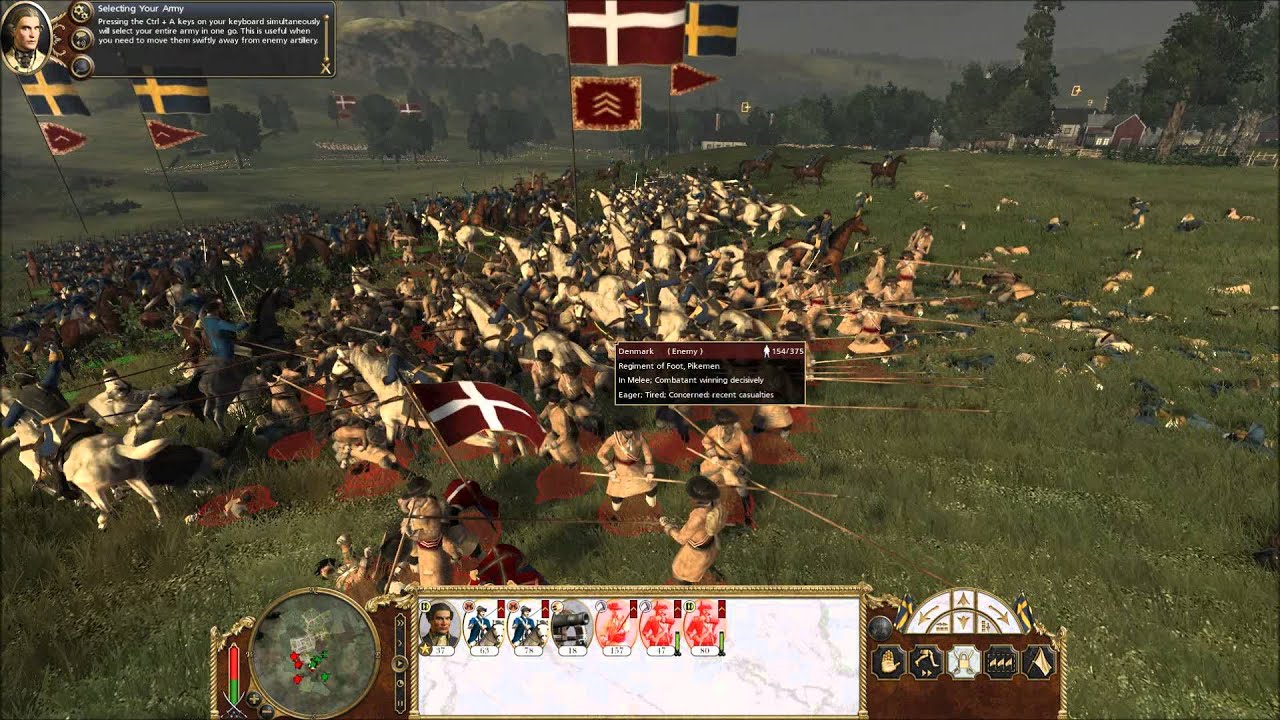
Task: Select the cavalry unit card showing 78
Action: 528,628
